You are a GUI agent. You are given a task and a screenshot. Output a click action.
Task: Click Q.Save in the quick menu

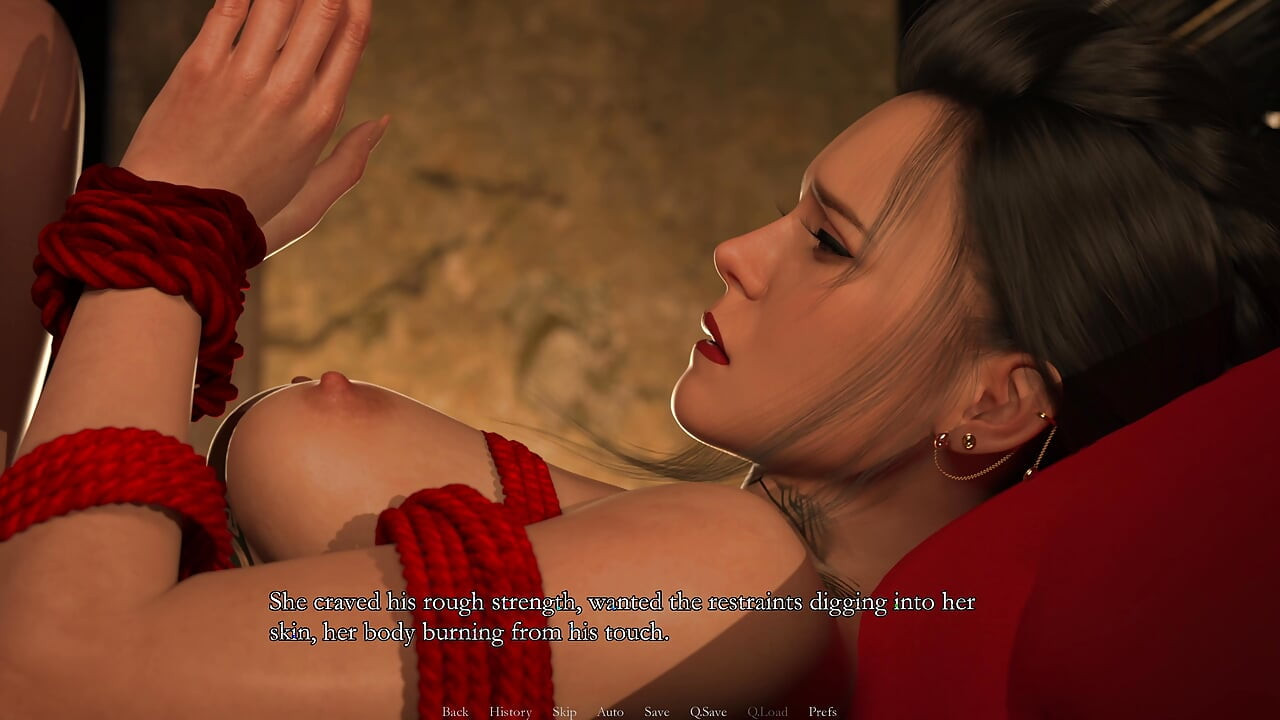click(709, 712)
